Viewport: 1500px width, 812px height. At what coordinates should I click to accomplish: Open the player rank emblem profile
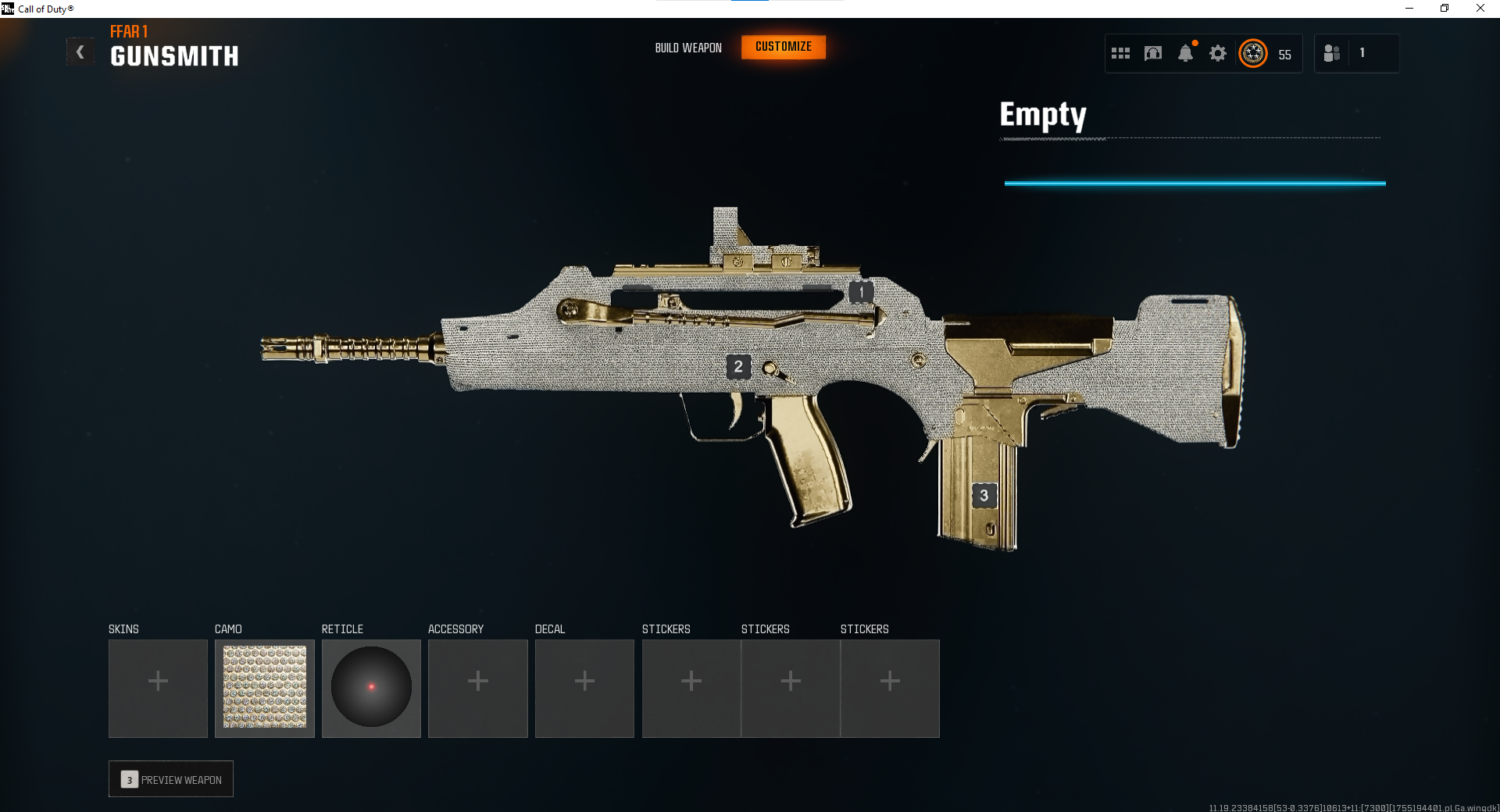pyautogui.click(x=1253, y=53)
